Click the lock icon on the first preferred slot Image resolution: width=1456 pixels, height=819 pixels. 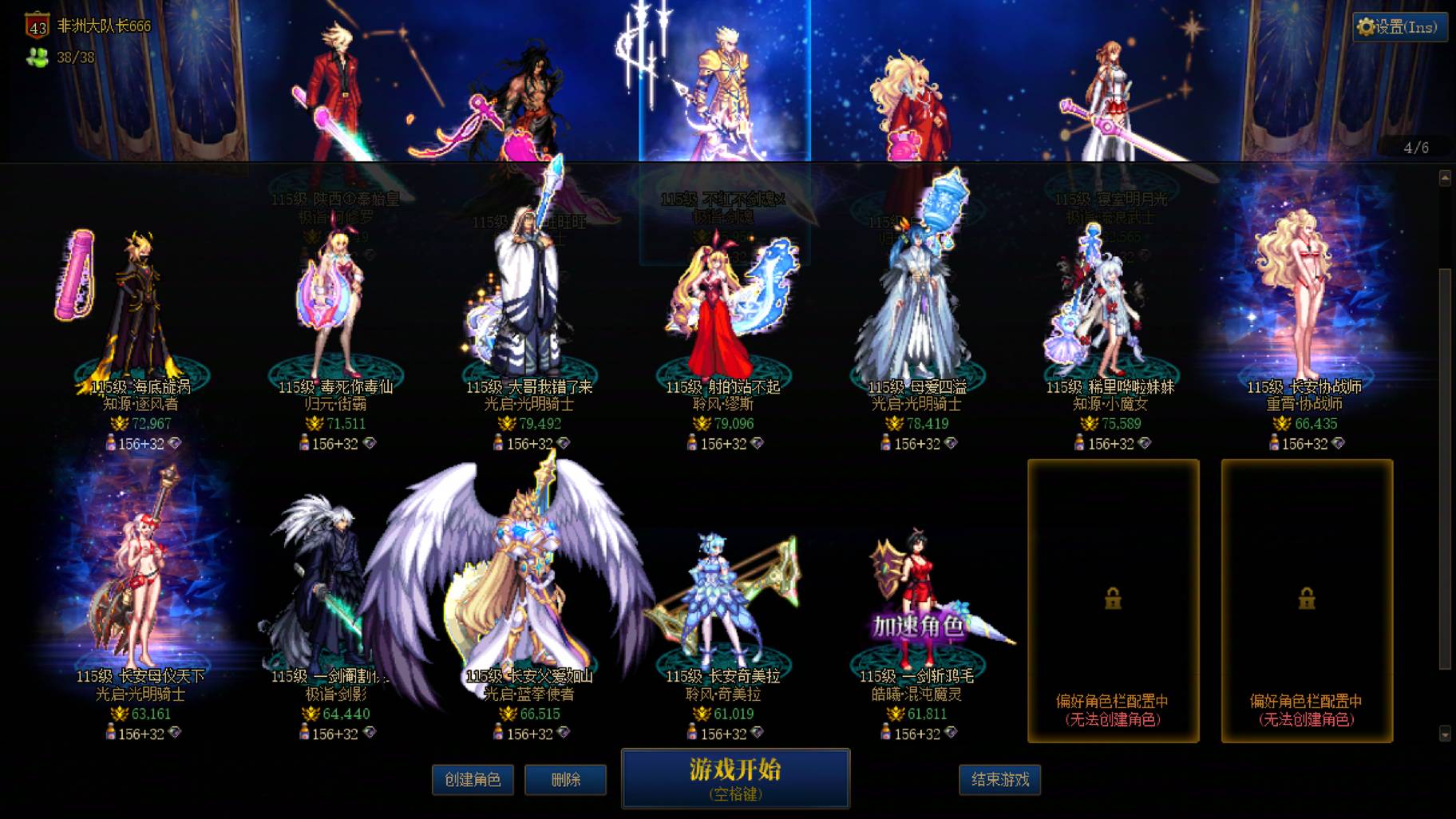click(x=1114, y=597)
